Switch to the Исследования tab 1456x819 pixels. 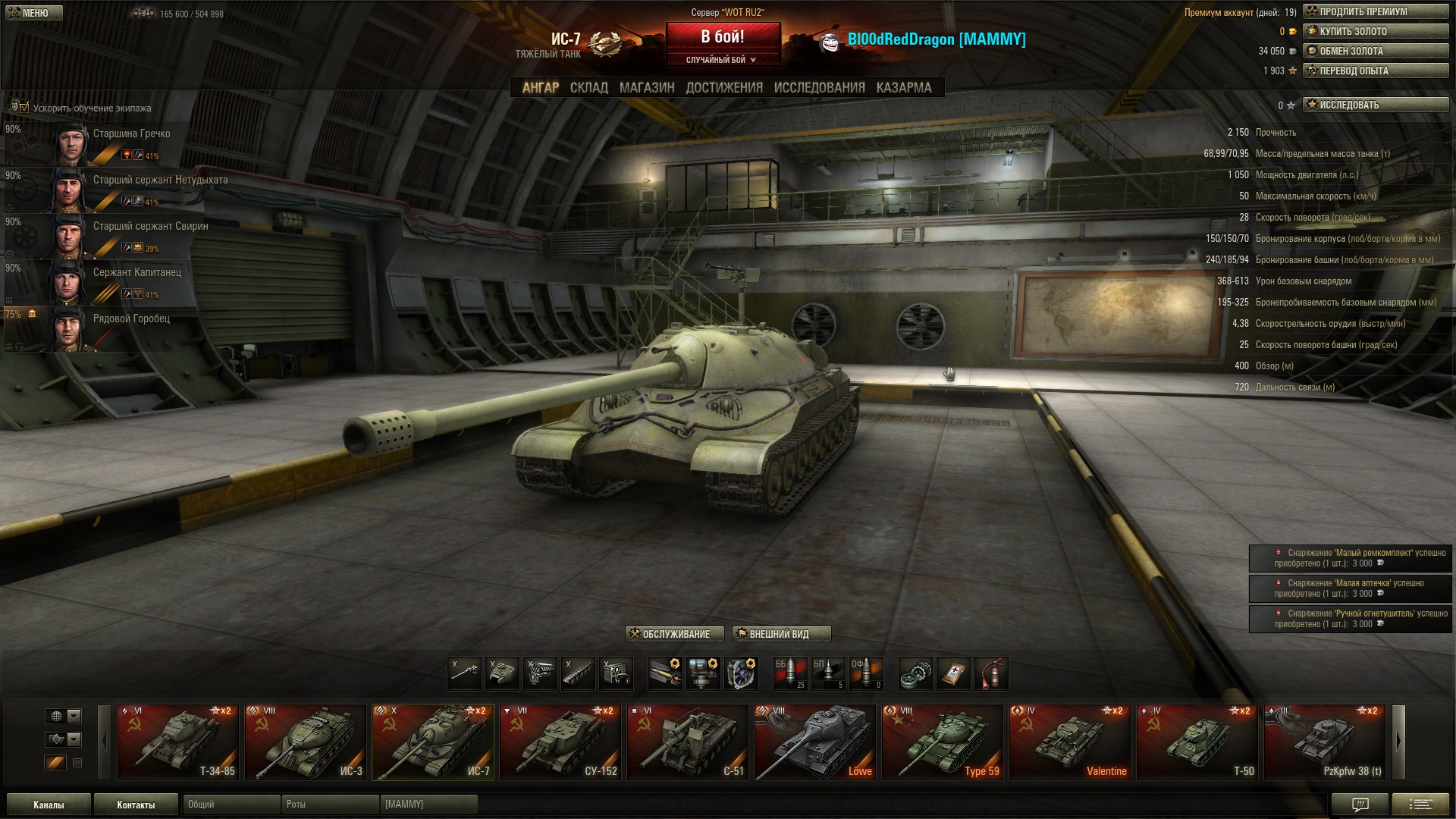tap(819, 88)
